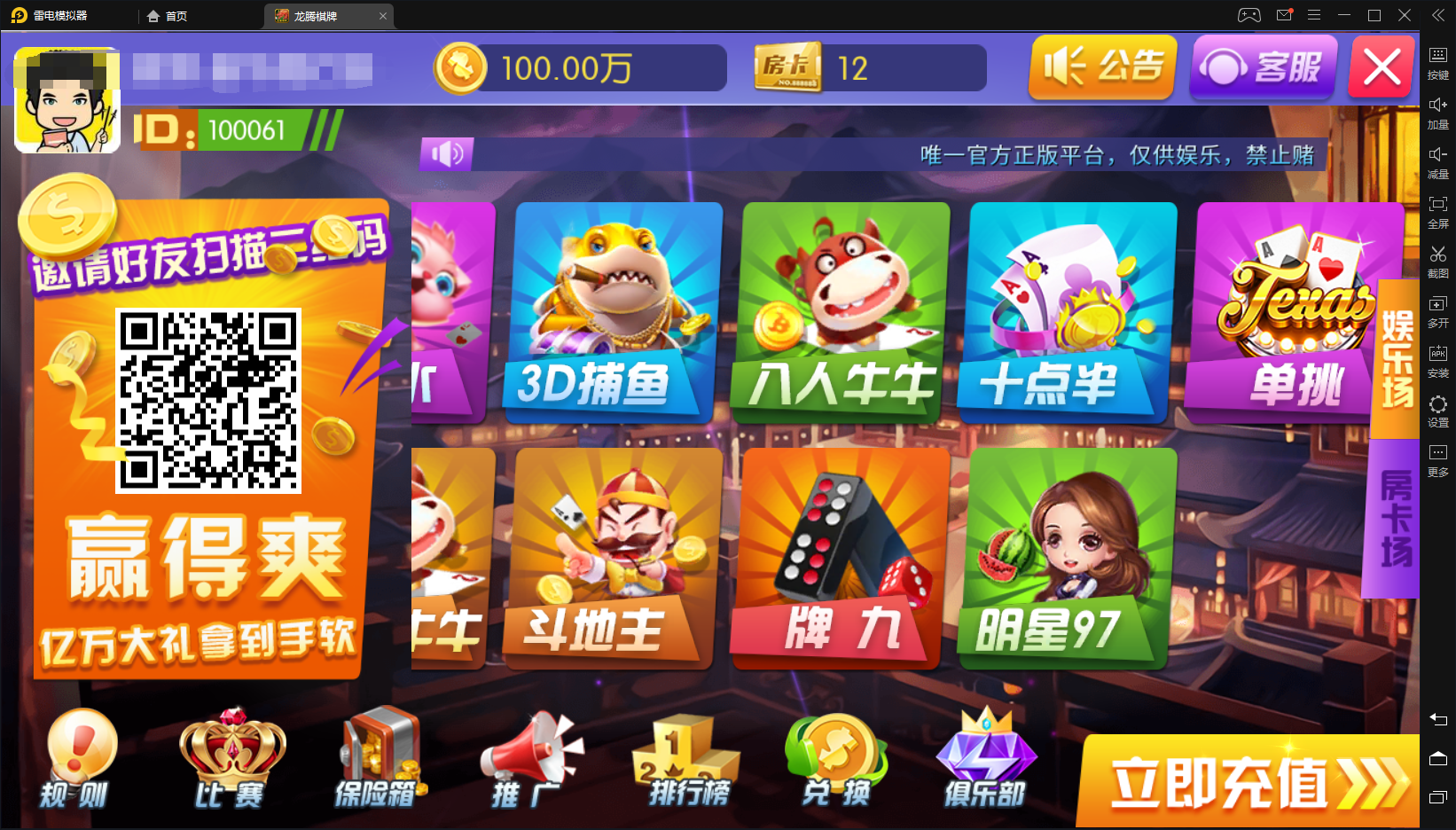The width and height of the screenshot is (1456, 830).
Task: Mute the scrolling announcement speaker
Action: tap(446, 154)
